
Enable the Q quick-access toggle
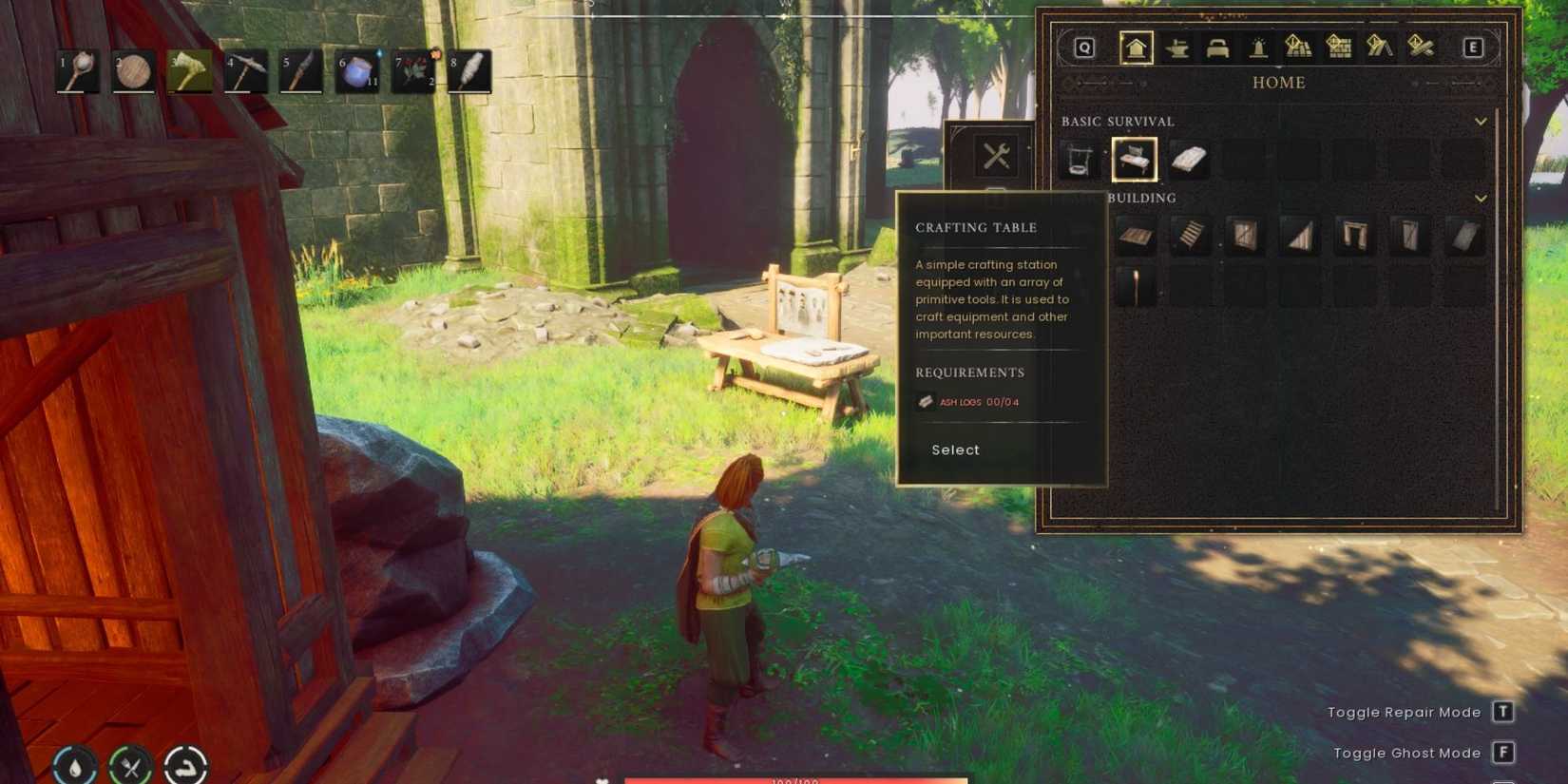(1084, 48)
